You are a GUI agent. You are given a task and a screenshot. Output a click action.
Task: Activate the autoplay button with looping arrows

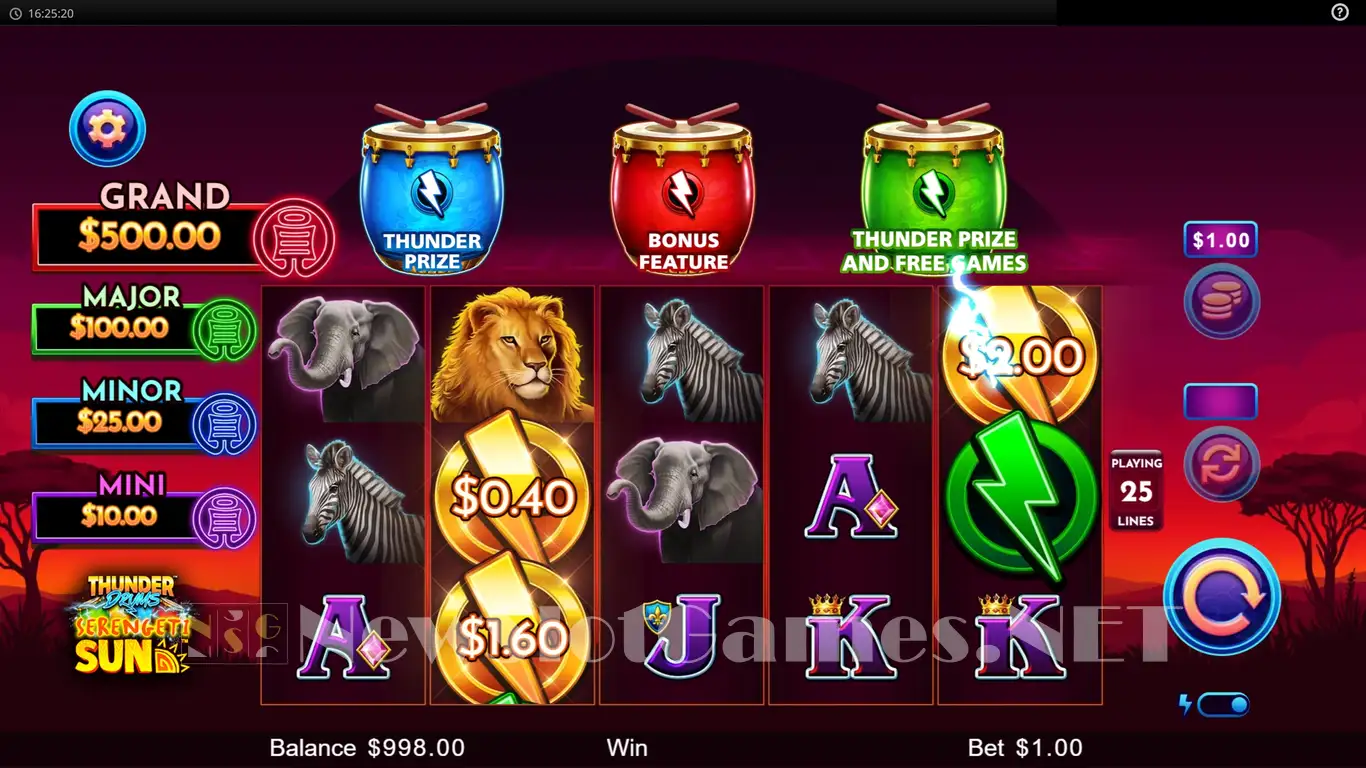point(1221,464)
